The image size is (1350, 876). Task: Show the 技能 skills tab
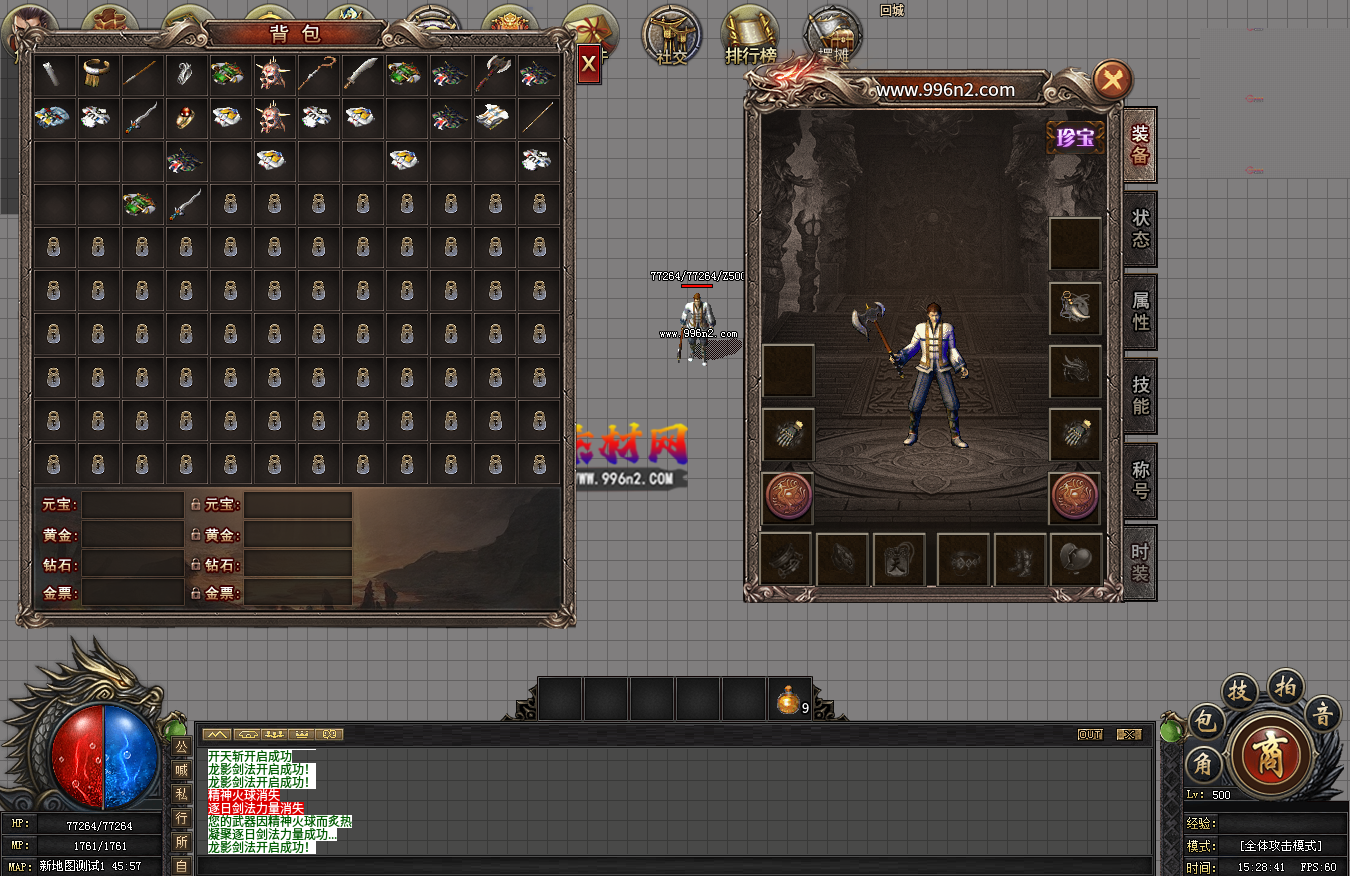click(1140, 395)
